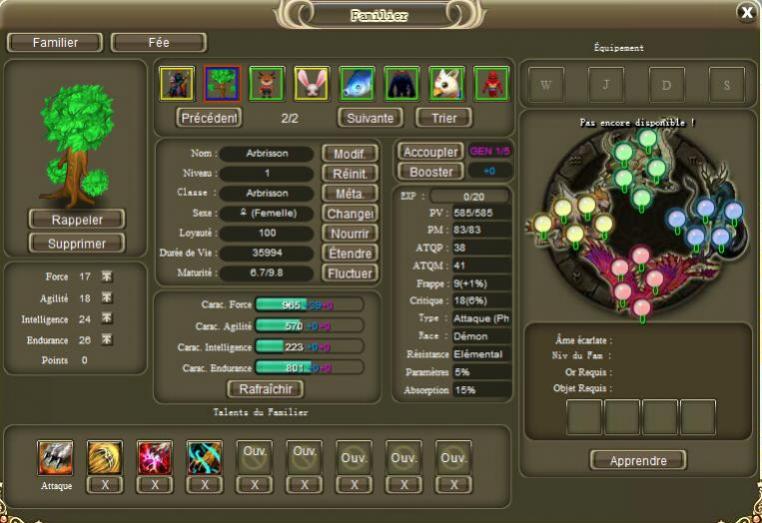Delete the familiar with Supprimer

[x=77, y=243]
